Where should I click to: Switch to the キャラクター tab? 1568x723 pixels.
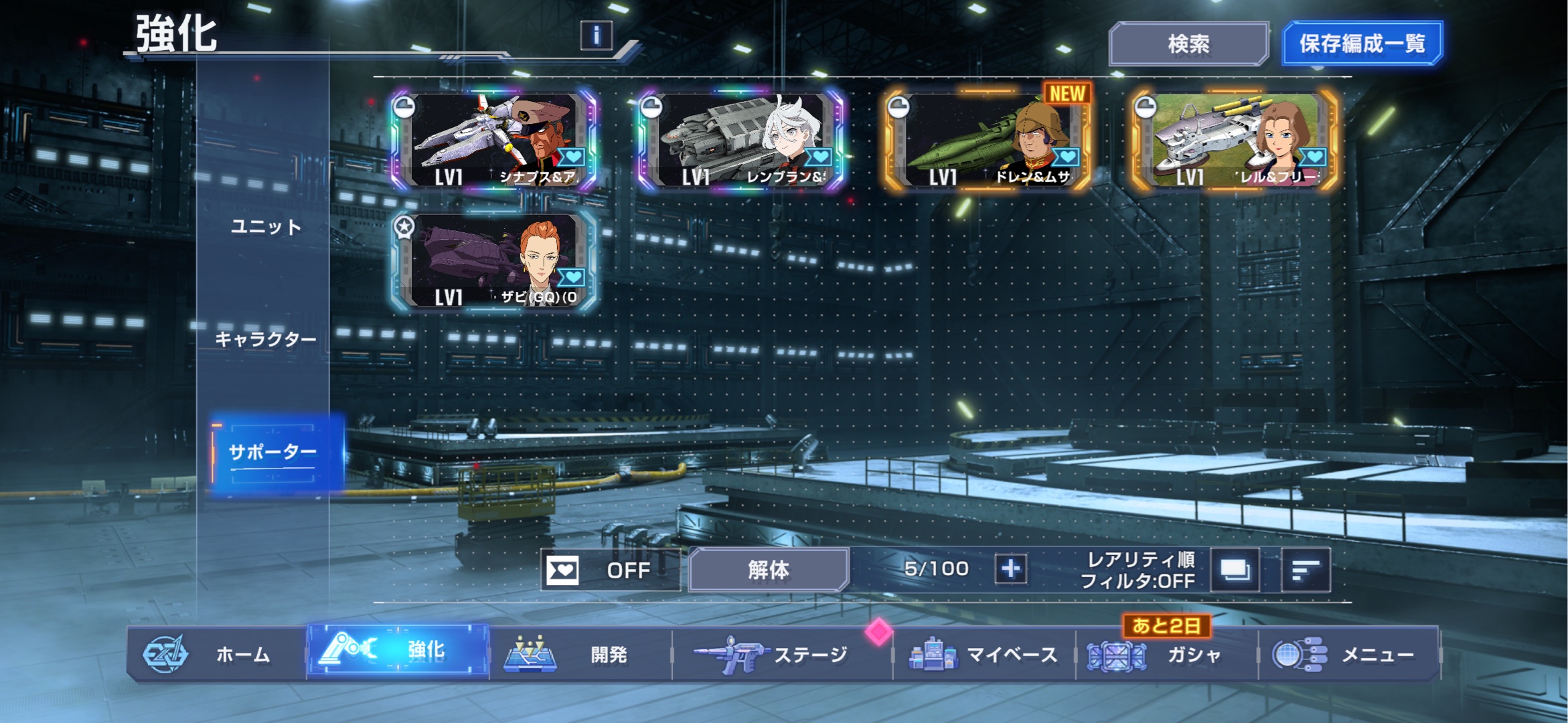266,339
